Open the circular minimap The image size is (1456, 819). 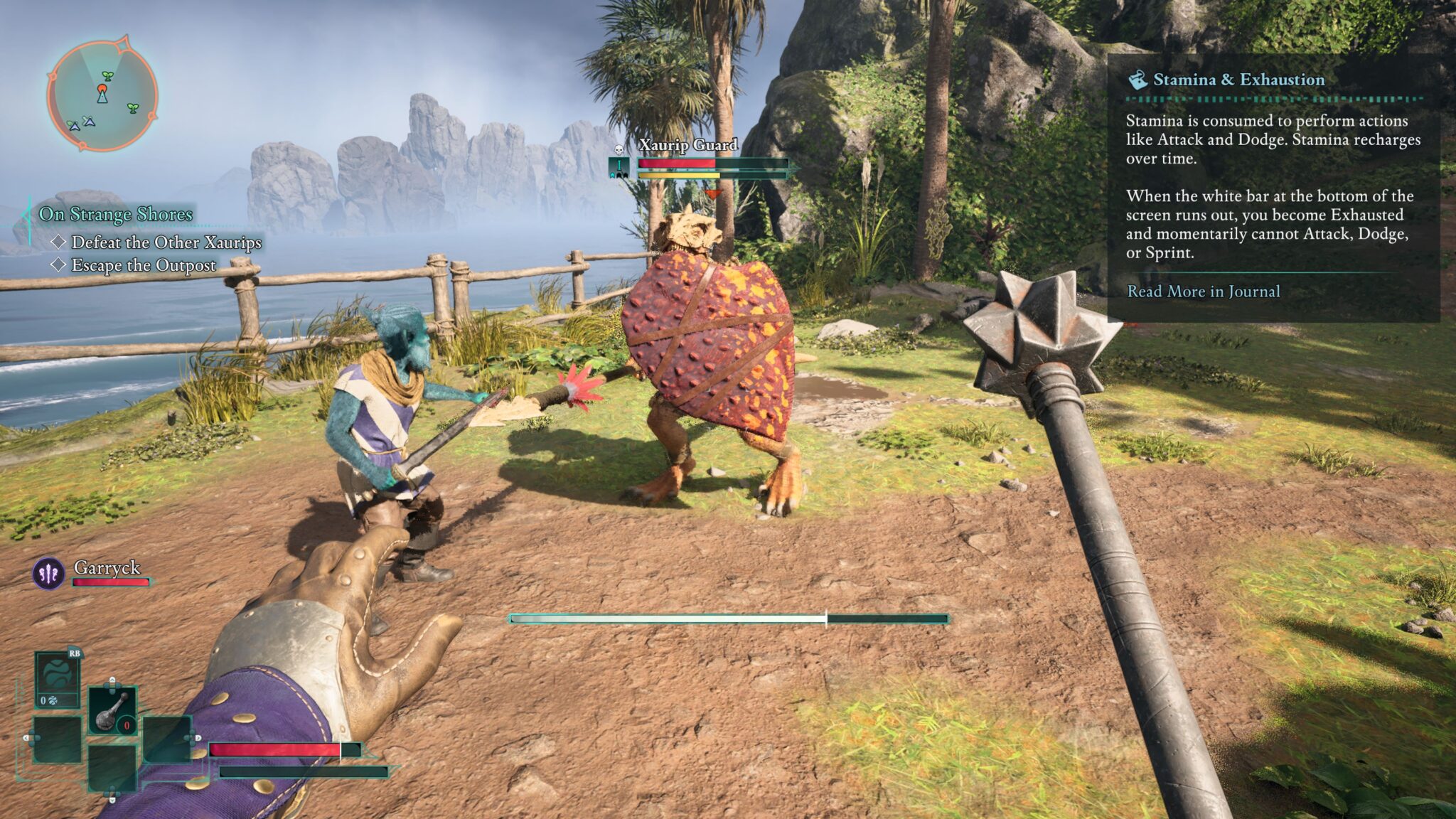pos(102,94)
